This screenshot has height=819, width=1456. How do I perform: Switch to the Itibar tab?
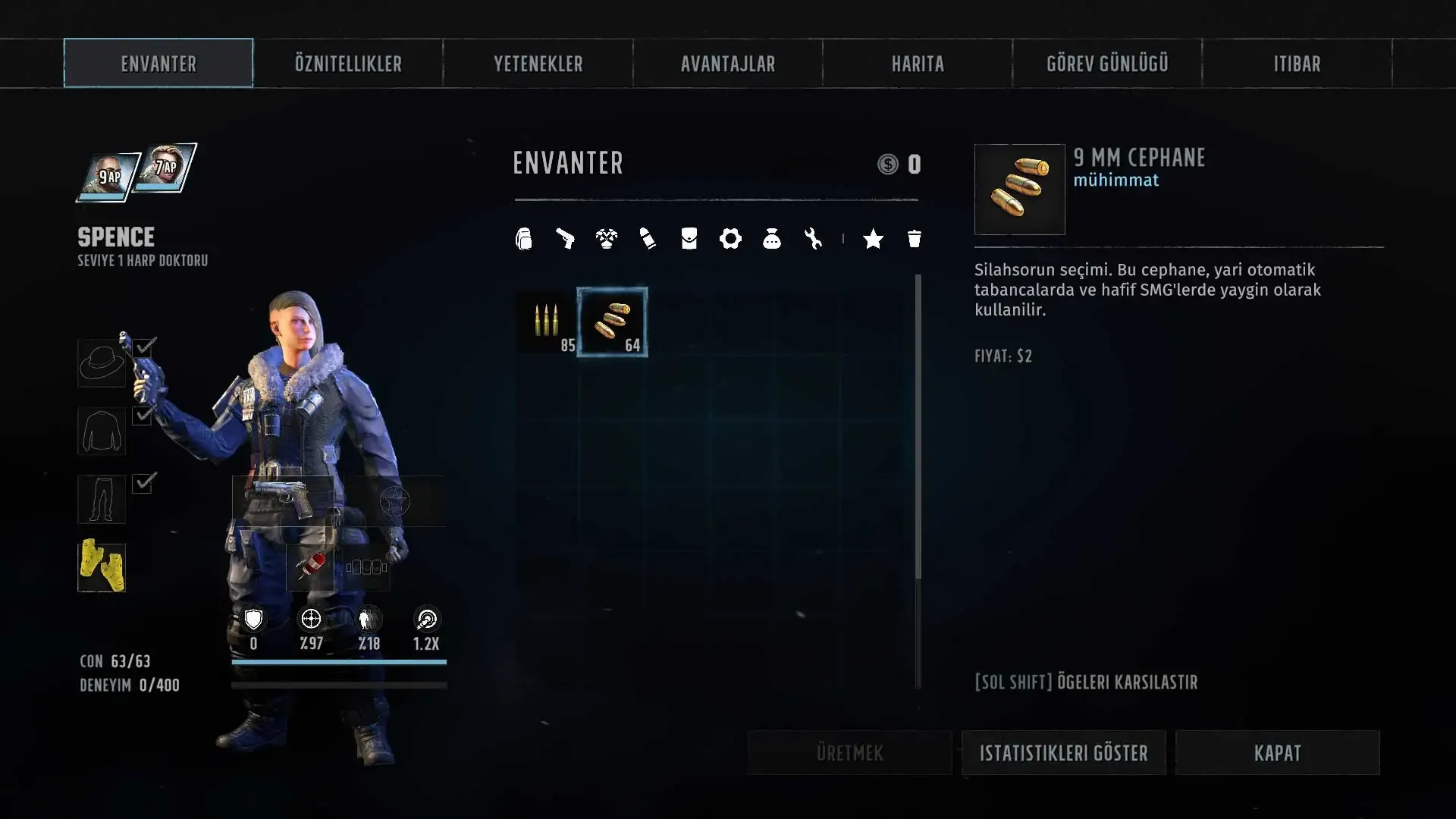[1297, 64]
